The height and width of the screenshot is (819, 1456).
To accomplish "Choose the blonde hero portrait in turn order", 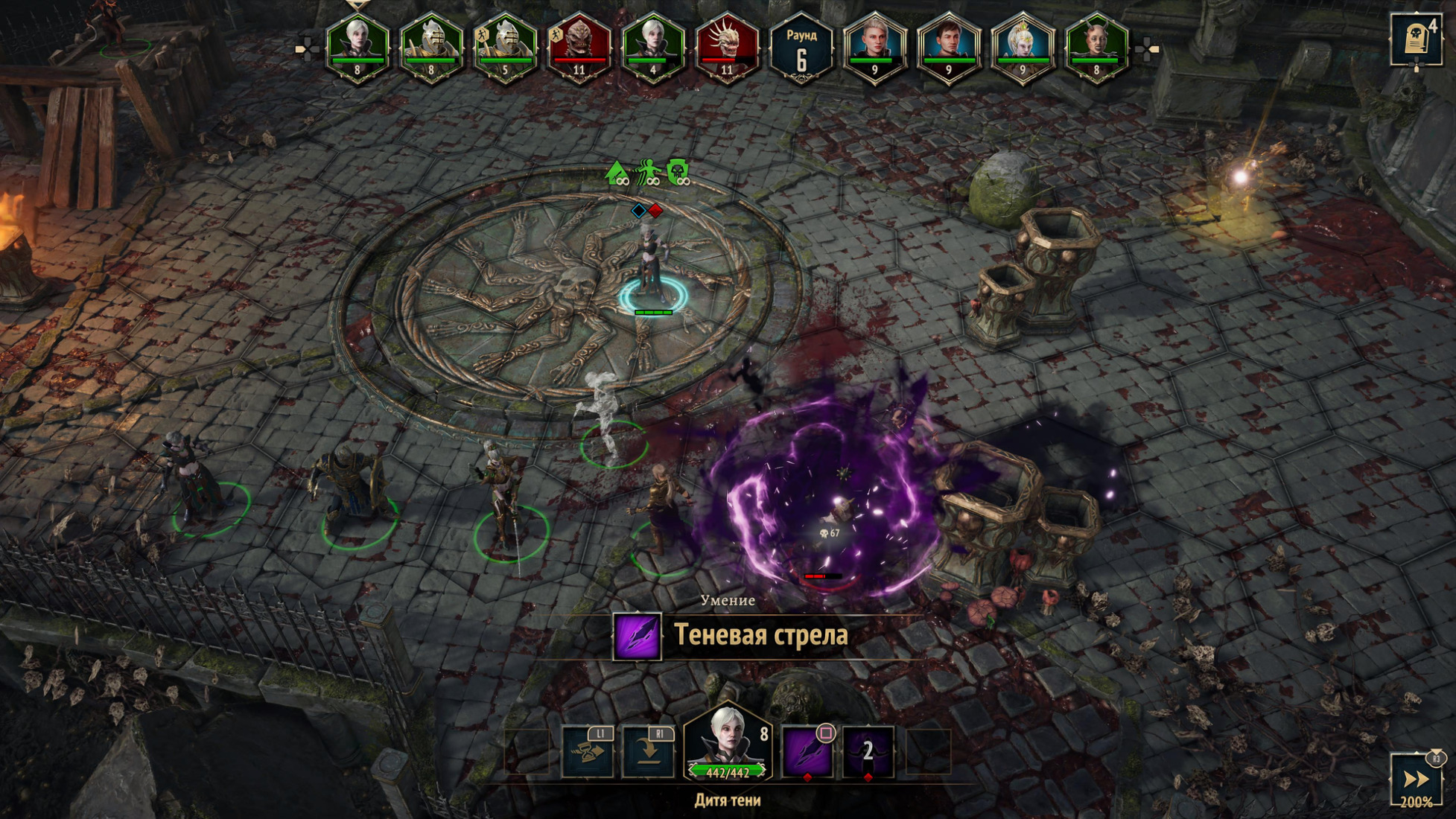I will [874, 46].
